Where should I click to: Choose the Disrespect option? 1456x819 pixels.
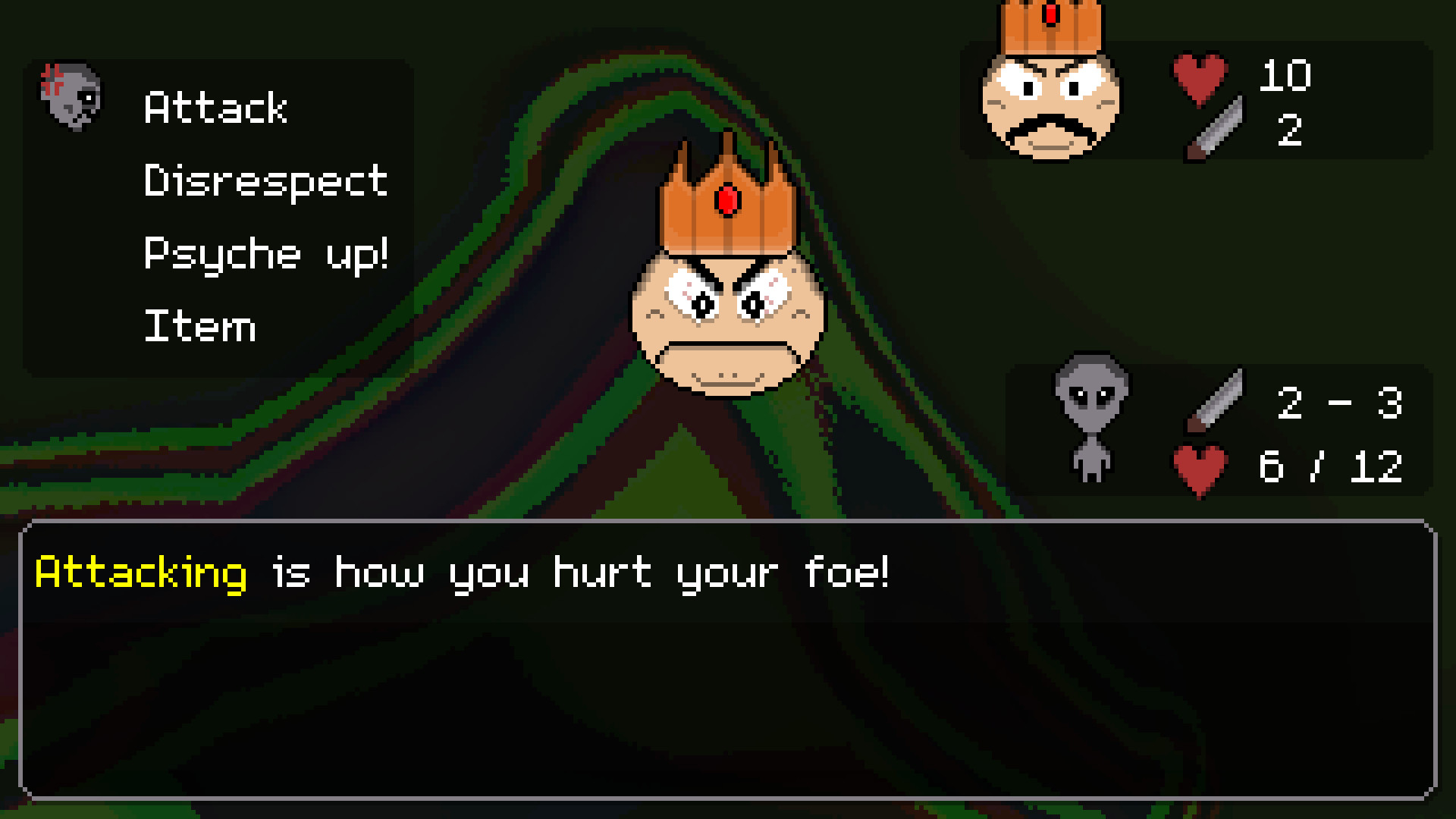click(265, 180)
